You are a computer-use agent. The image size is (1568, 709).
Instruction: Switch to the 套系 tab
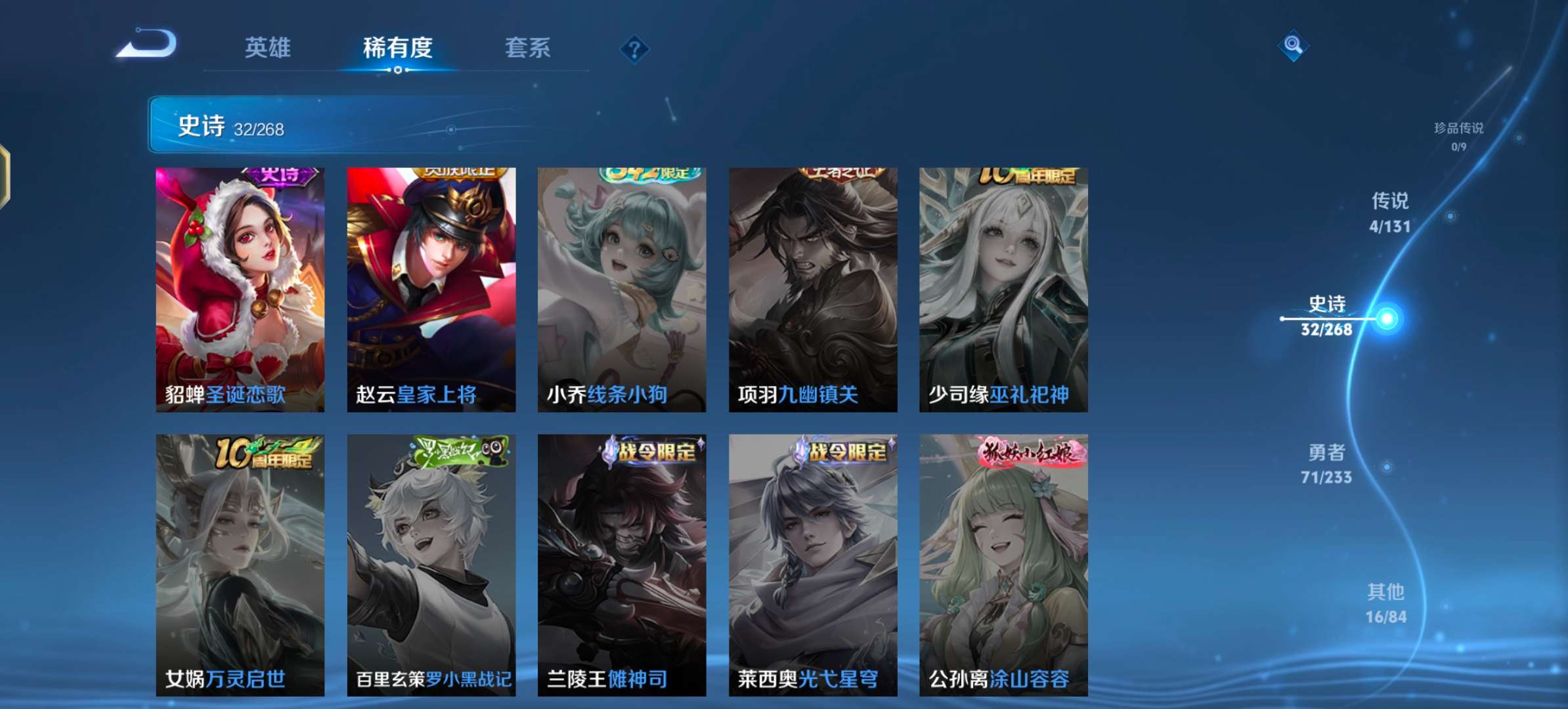tap(528, 48)
